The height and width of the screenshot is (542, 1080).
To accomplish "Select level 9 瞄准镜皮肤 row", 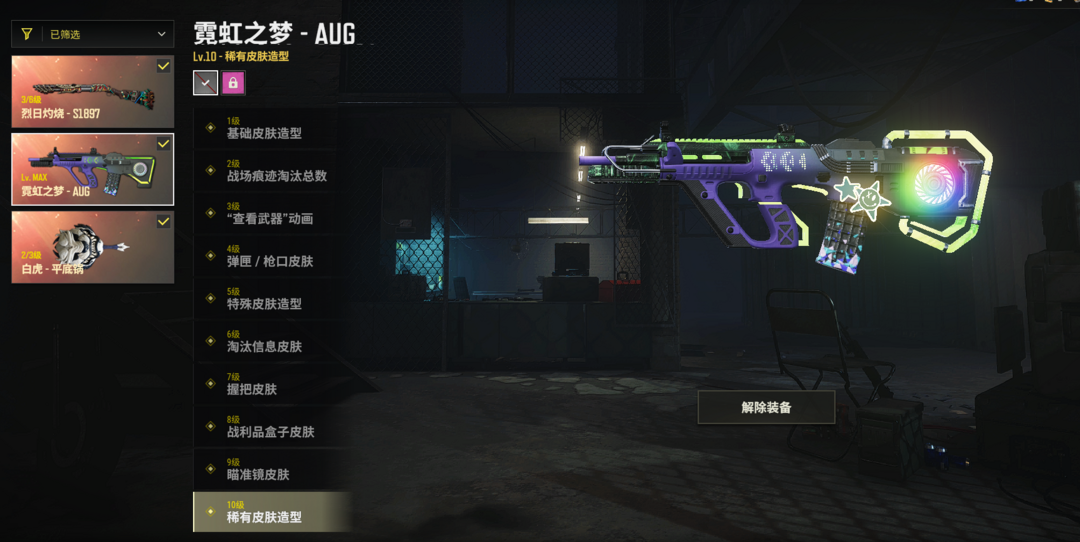I will click(270, 469).
